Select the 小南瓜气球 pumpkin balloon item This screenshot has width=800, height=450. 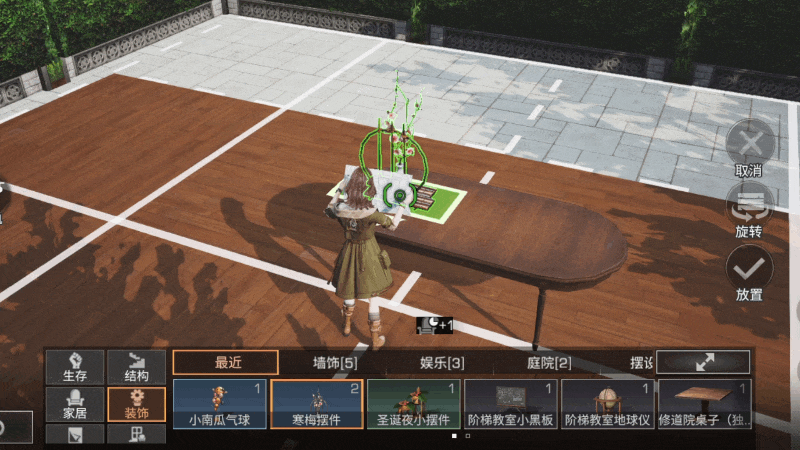[x=219, y=404]
